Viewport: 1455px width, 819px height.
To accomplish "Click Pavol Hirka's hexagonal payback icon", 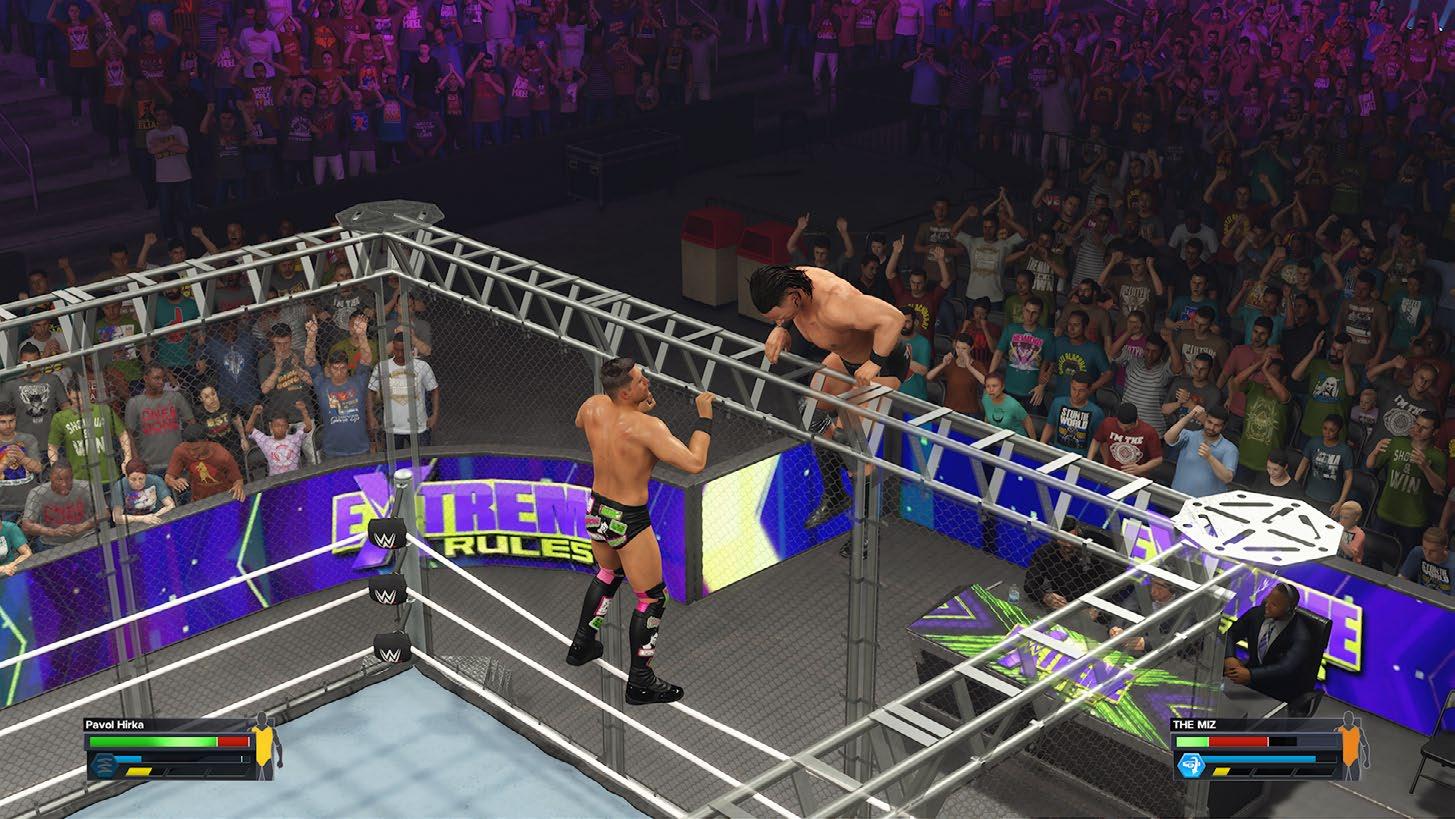I will [x=101, y=765].
